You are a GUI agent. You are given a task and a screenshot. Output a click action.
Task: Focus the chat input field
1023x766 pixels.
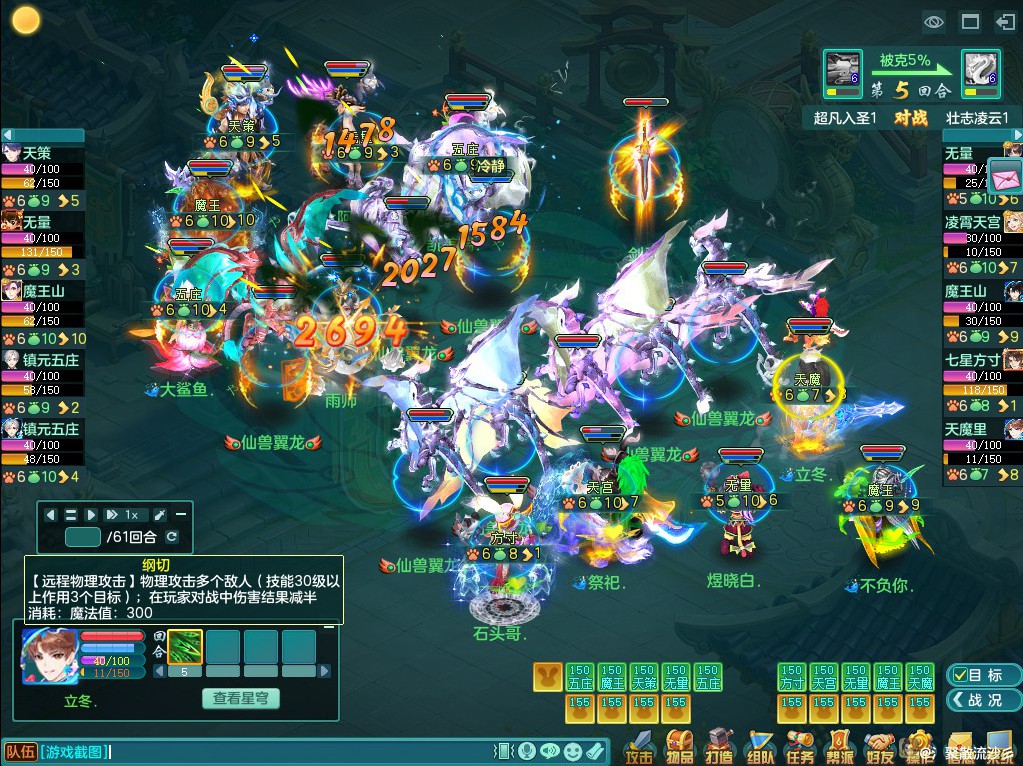click(x=300, y=751)
